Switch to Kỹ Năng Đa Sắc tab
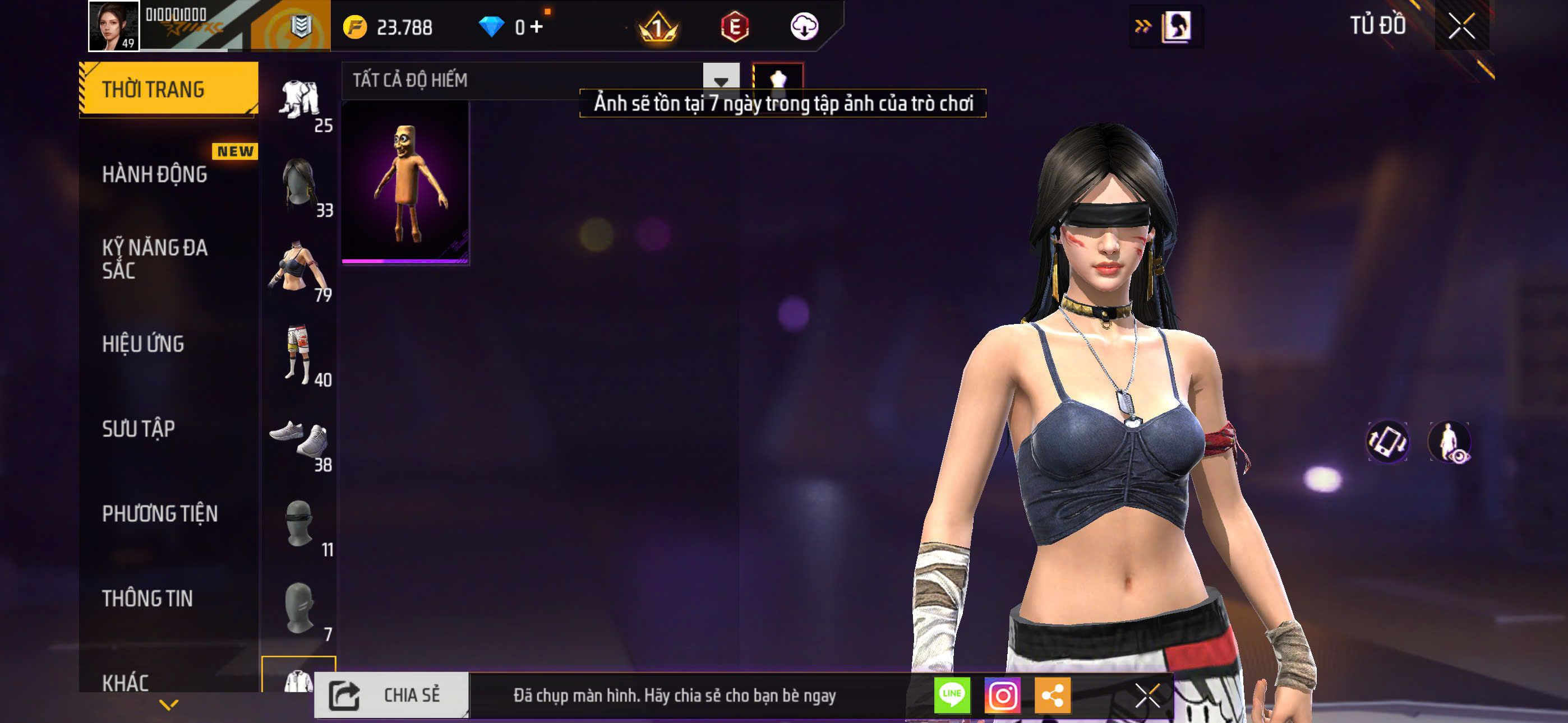This screenshot has height=723, width=1568. [155, 258]
